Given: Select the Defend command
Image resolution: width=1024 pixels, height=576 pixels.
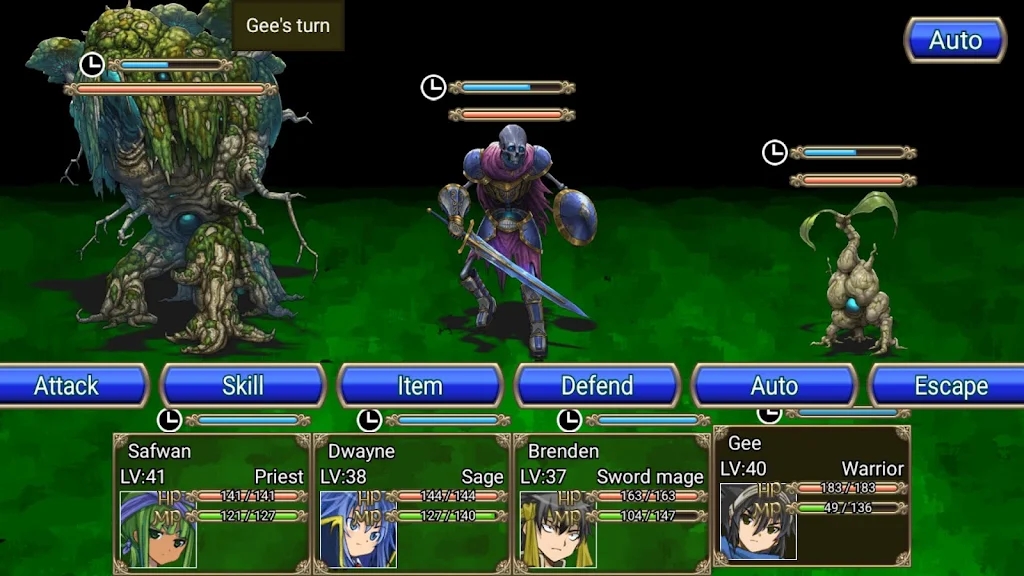Looking at the screenshot, I should tap(597, 386).
